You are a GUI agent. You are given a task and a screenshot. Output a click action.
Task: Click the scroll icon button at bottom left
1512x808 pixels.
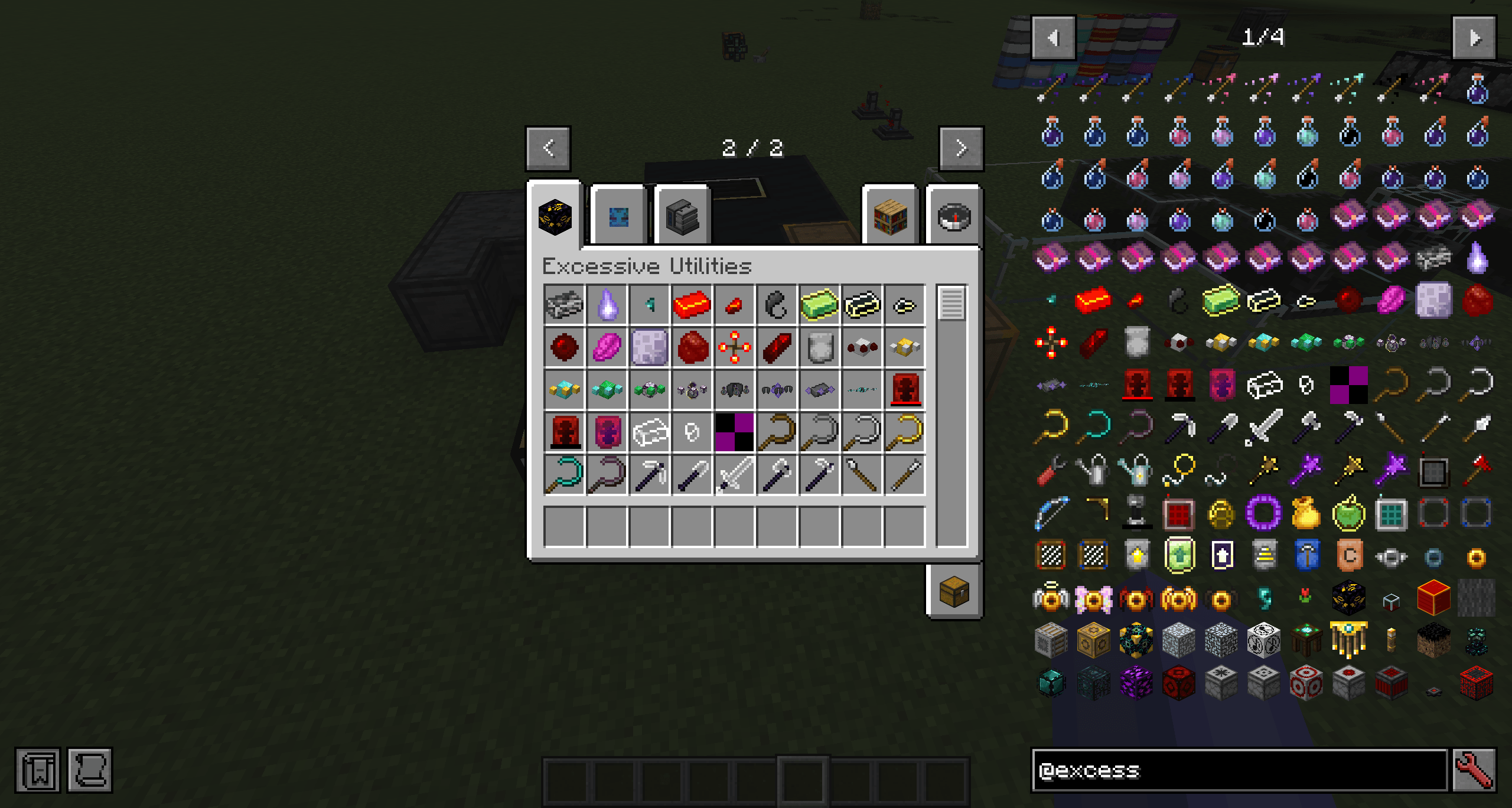click(90, 770)
